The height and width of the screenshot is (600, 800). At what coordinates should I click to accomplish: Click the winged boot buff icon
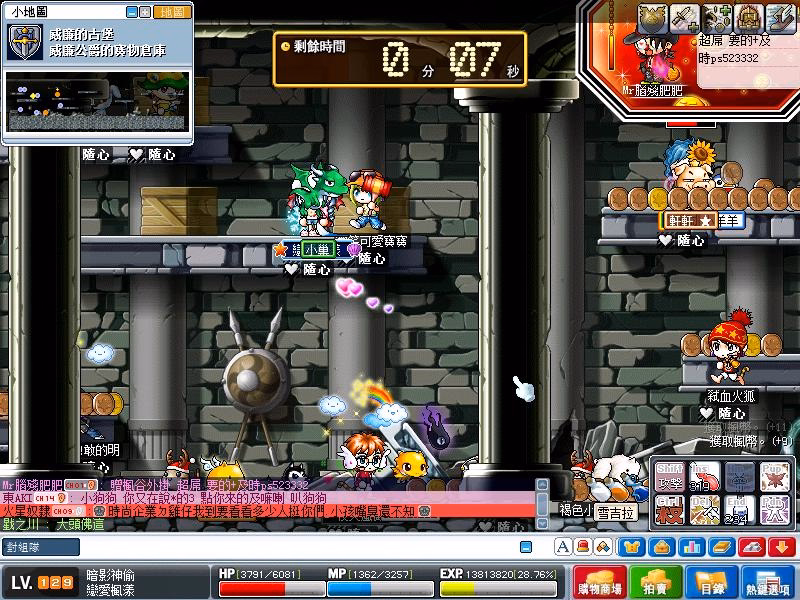pyautogui.click(x=780, y=17)
